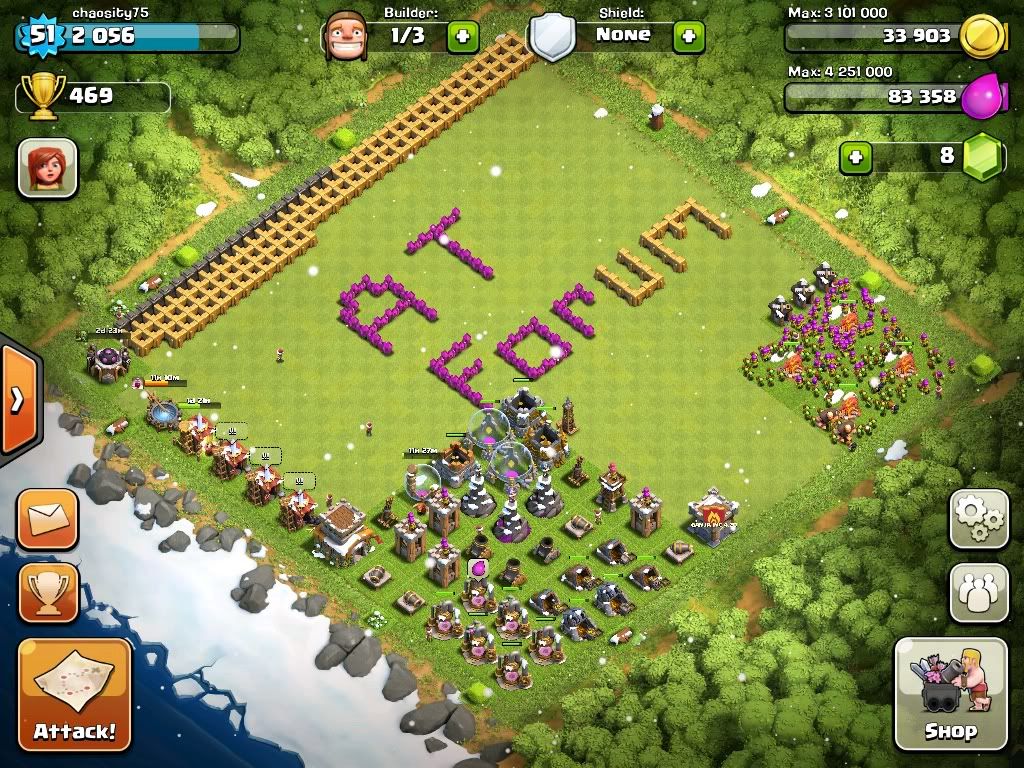Viewport: 1024px width, 768px height.
Task: Open the mail envelope inbox
Action: point(48,519)
